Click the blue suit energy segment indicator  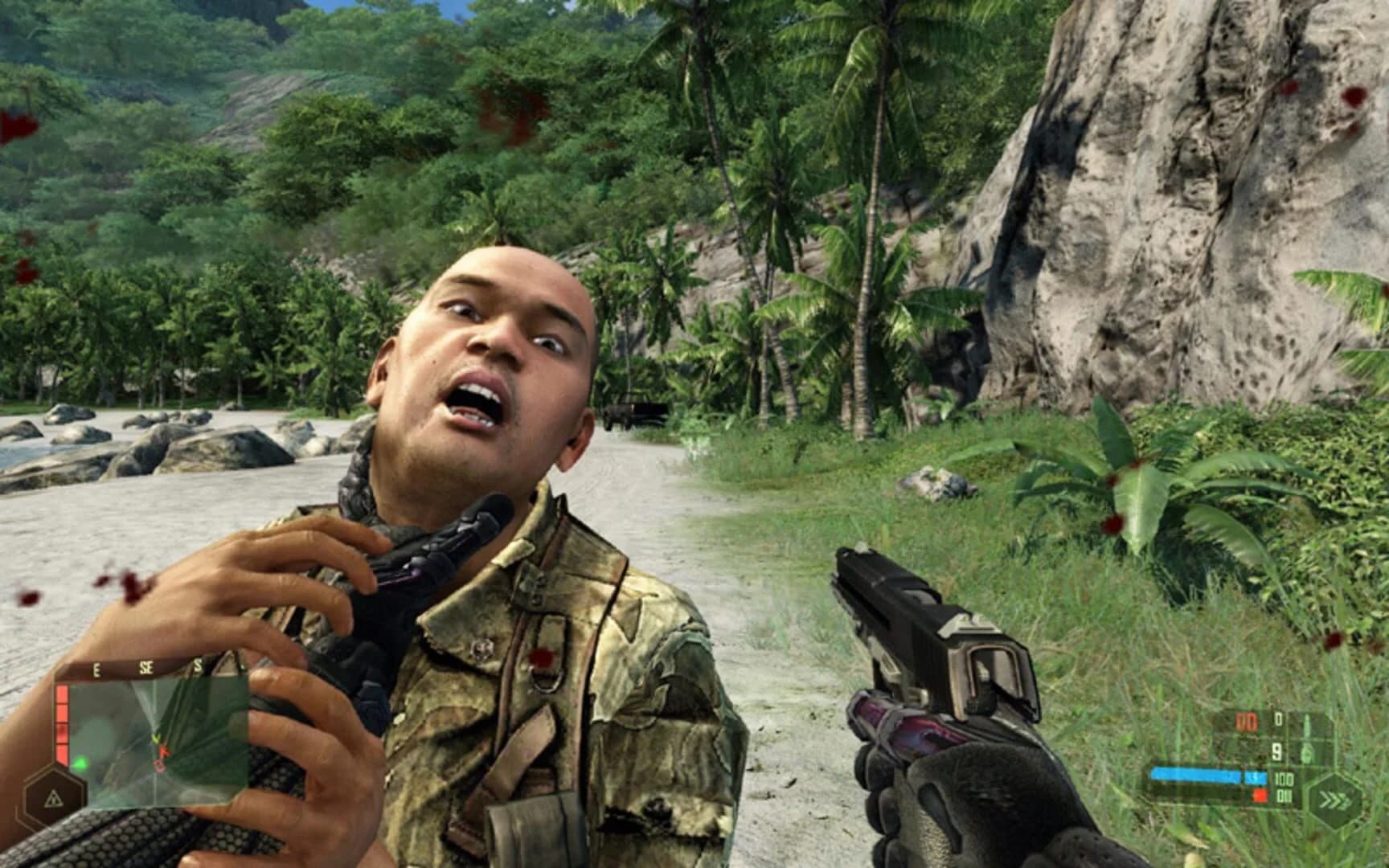[x=1256, y=776]
